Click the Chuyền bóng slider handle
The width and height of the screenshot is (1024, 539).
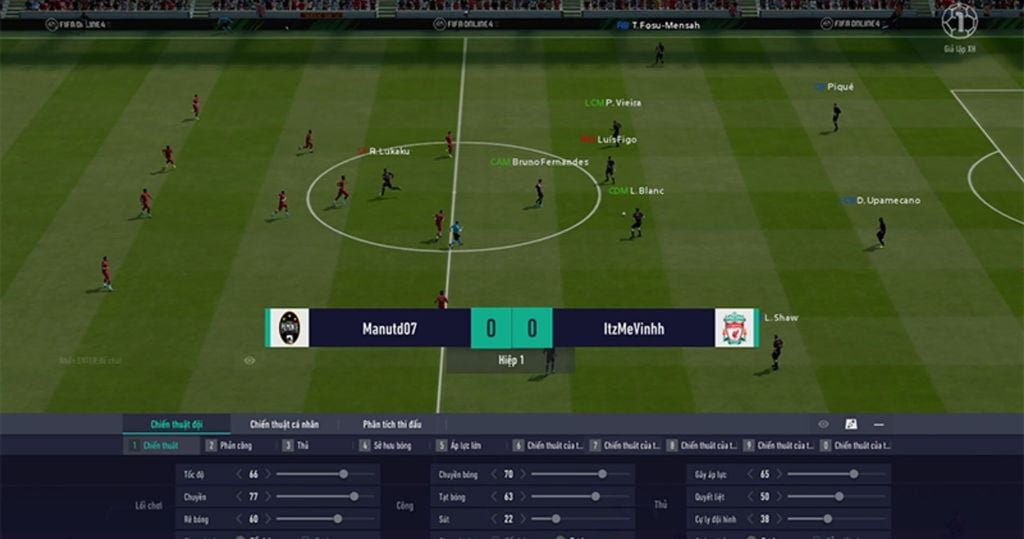pos(601,474)
